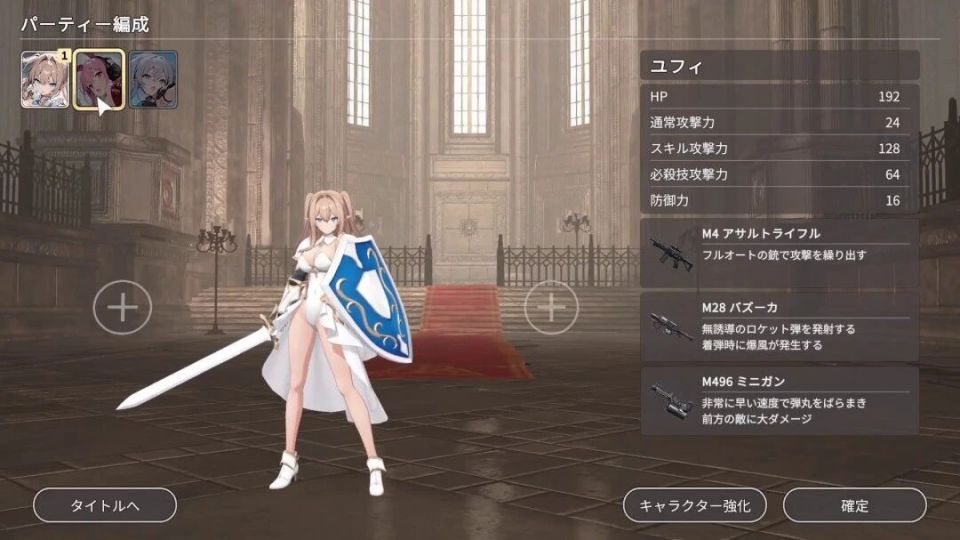
Task: Select the blonde character portrait
Action: [x=45, y=80]
